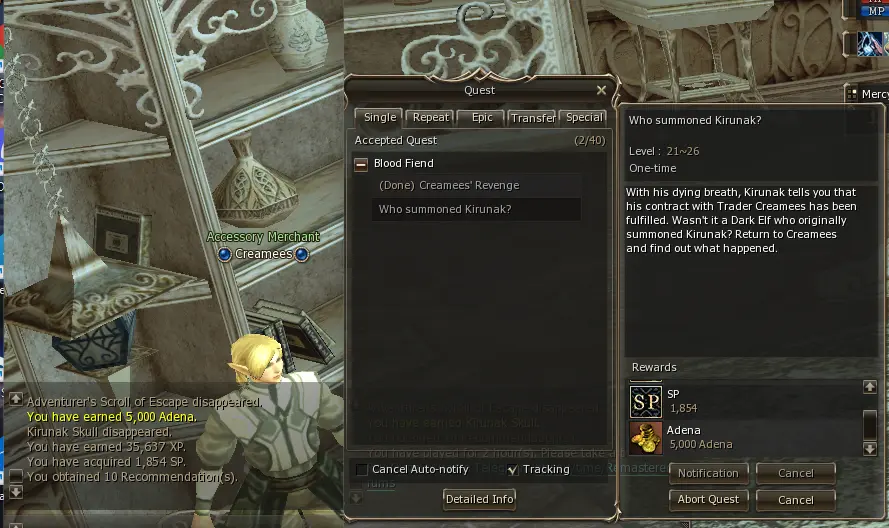
Task: Toggle the quest Tracking checkbox
Action: [x=513, y=470]
